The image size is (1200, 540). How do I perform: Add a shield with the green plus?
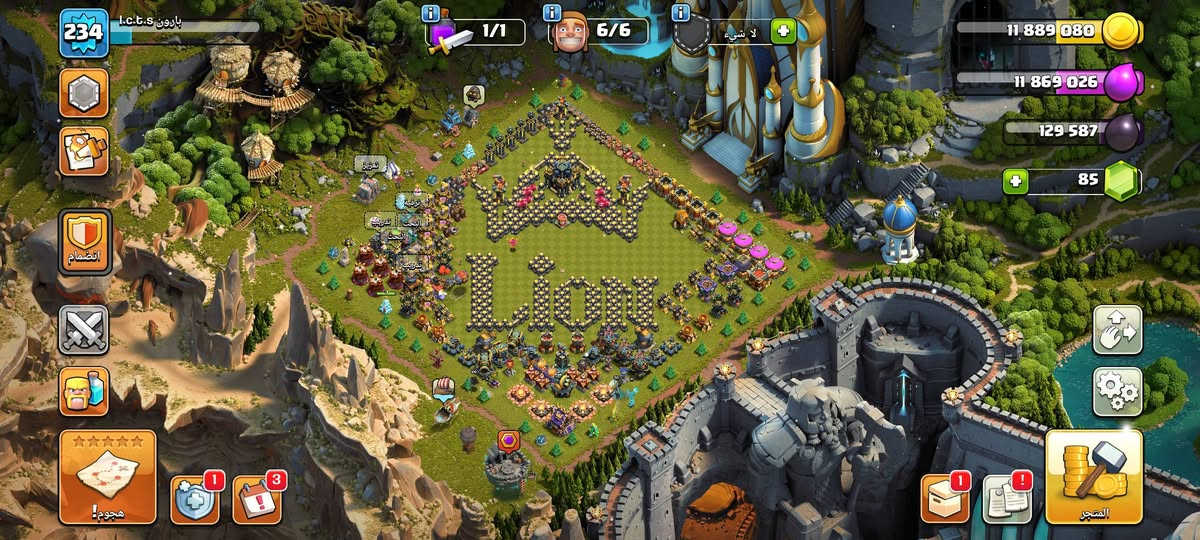click(x=782, y=32)
